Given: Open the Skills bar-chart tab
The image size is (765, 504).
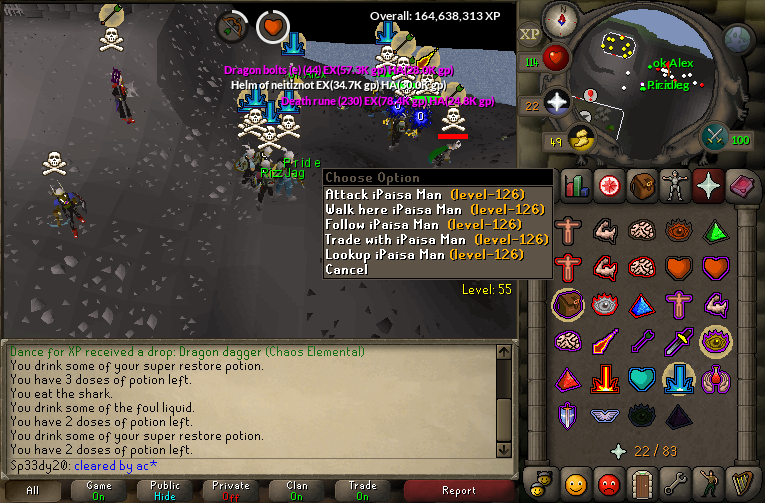Looking at the screenshot, I should (574, 185).
